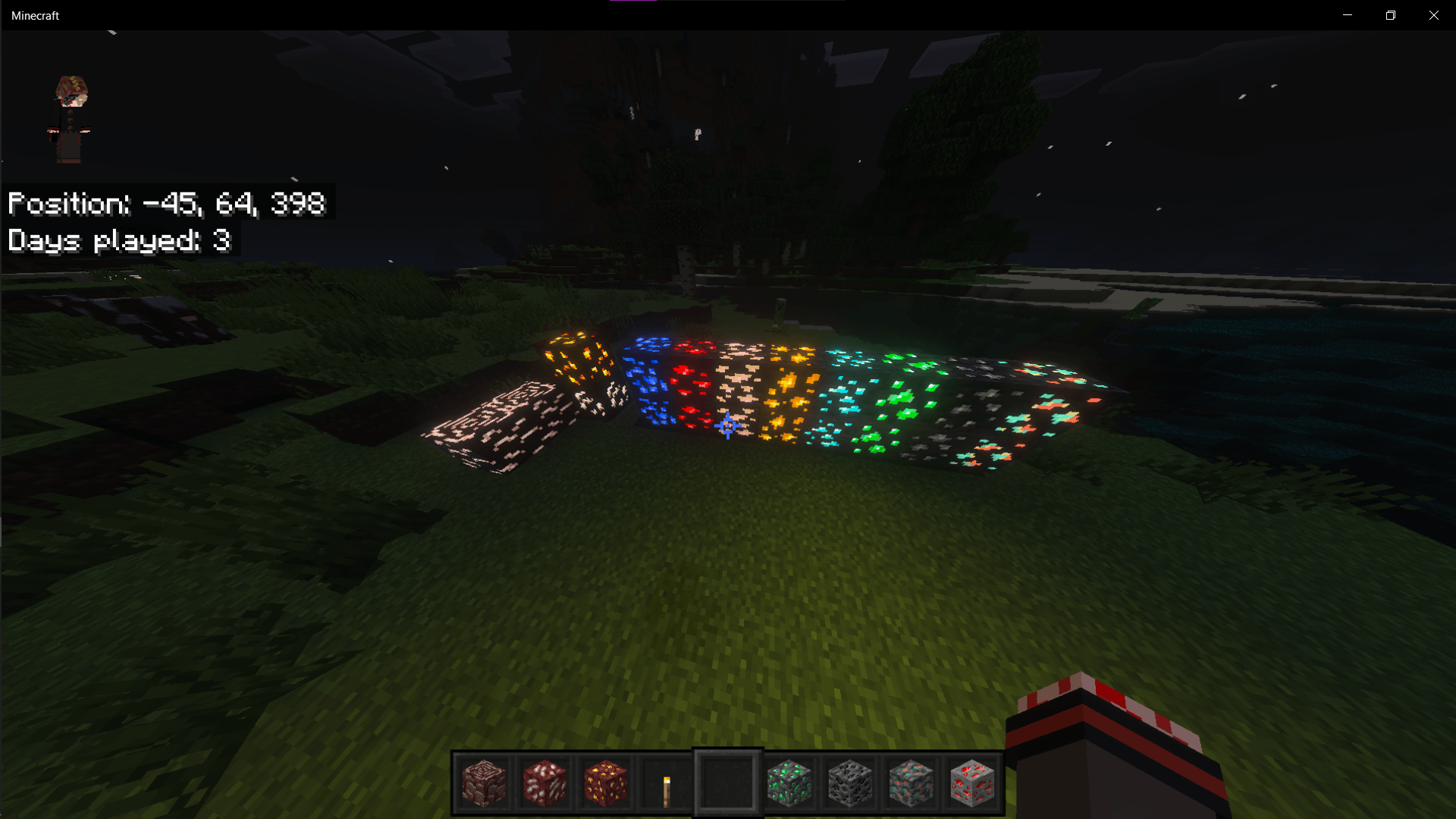The height and width of the screenshot is (819, 1456).
Task: Select the emerald ore hotbar item
Action: click(x=789, y=783)
